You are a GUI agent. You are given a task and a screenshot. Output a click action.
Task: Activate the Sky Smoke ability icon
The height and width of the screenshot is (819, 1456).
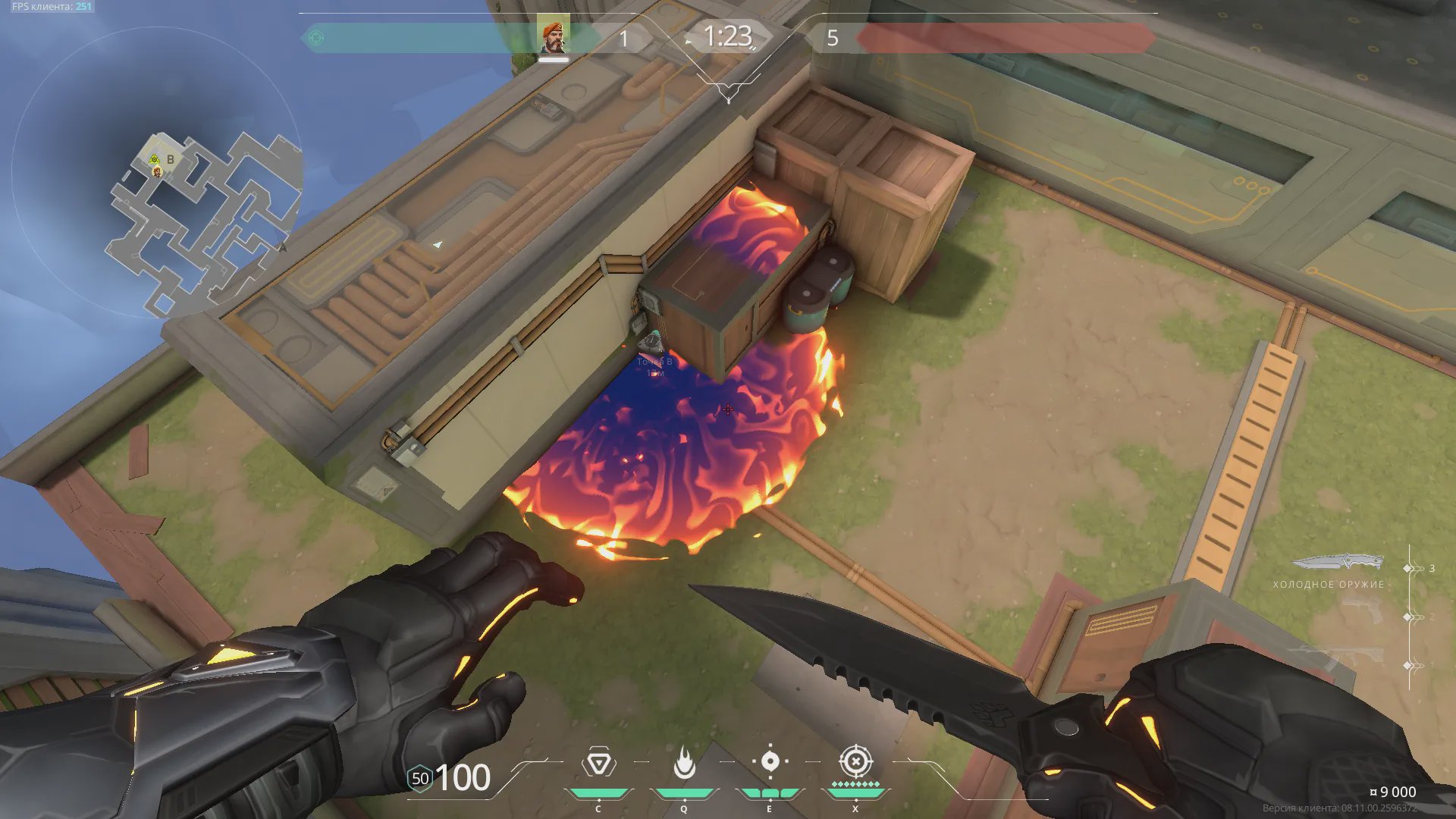(x=770, y=763)
